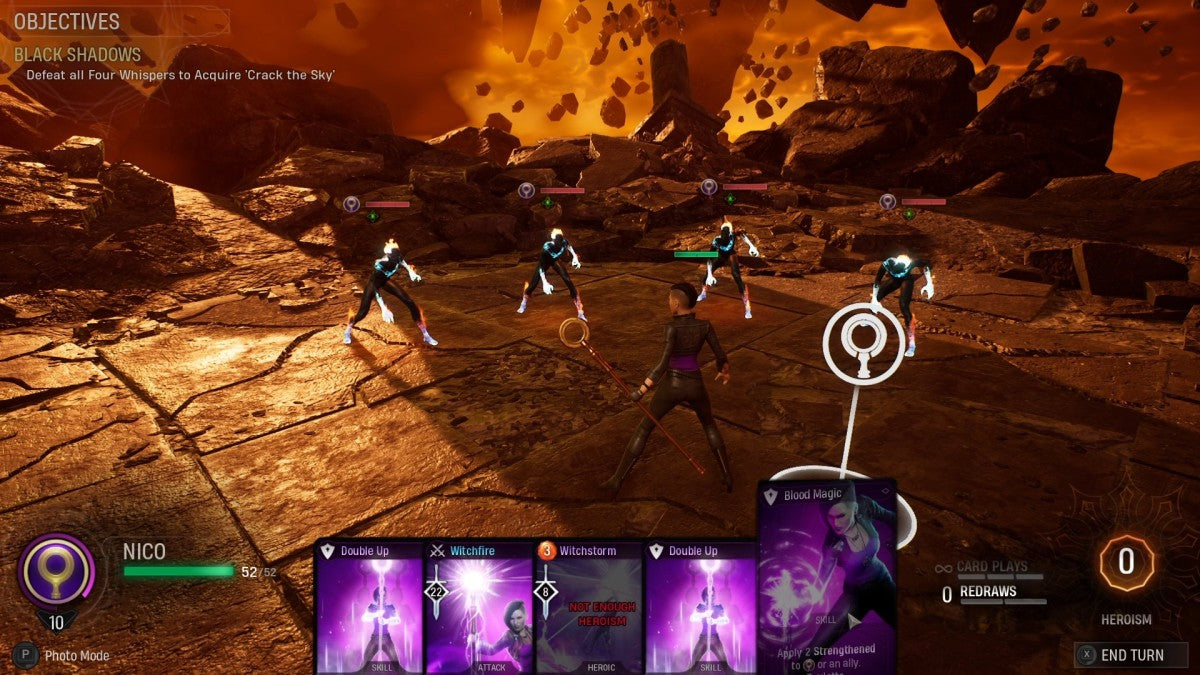Select the Witchfire attack card
The image size is (1200, 675).
[x=478, y=608]
